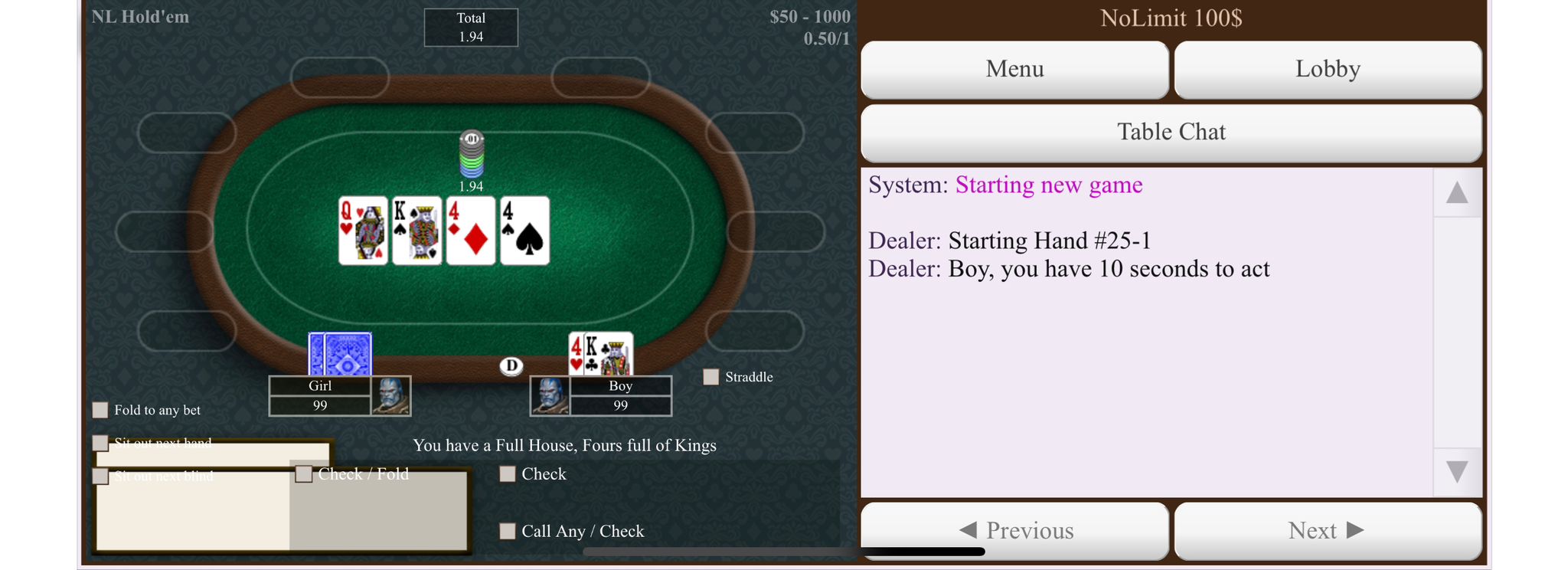Tick the Check checkbox
This screenshot has width=1568, height=570.
tap(507, 474)
